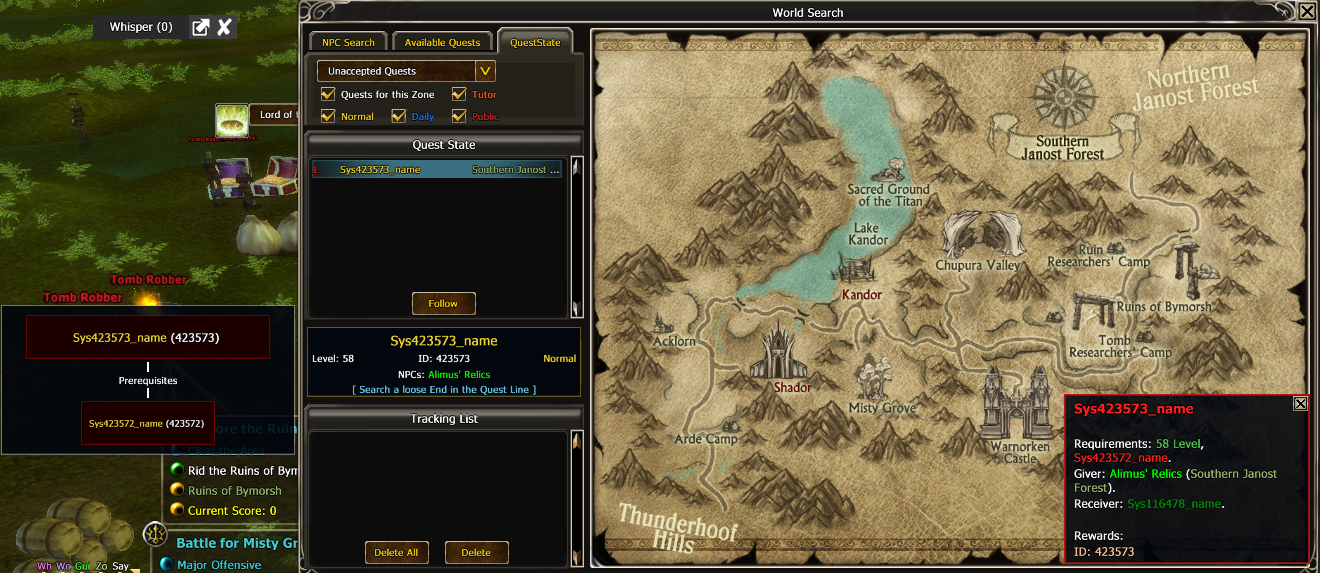Click the Delete button in Tracking List
This screenshot has width=1320, height=573.
pyautogui.click(x=476, y=552)
